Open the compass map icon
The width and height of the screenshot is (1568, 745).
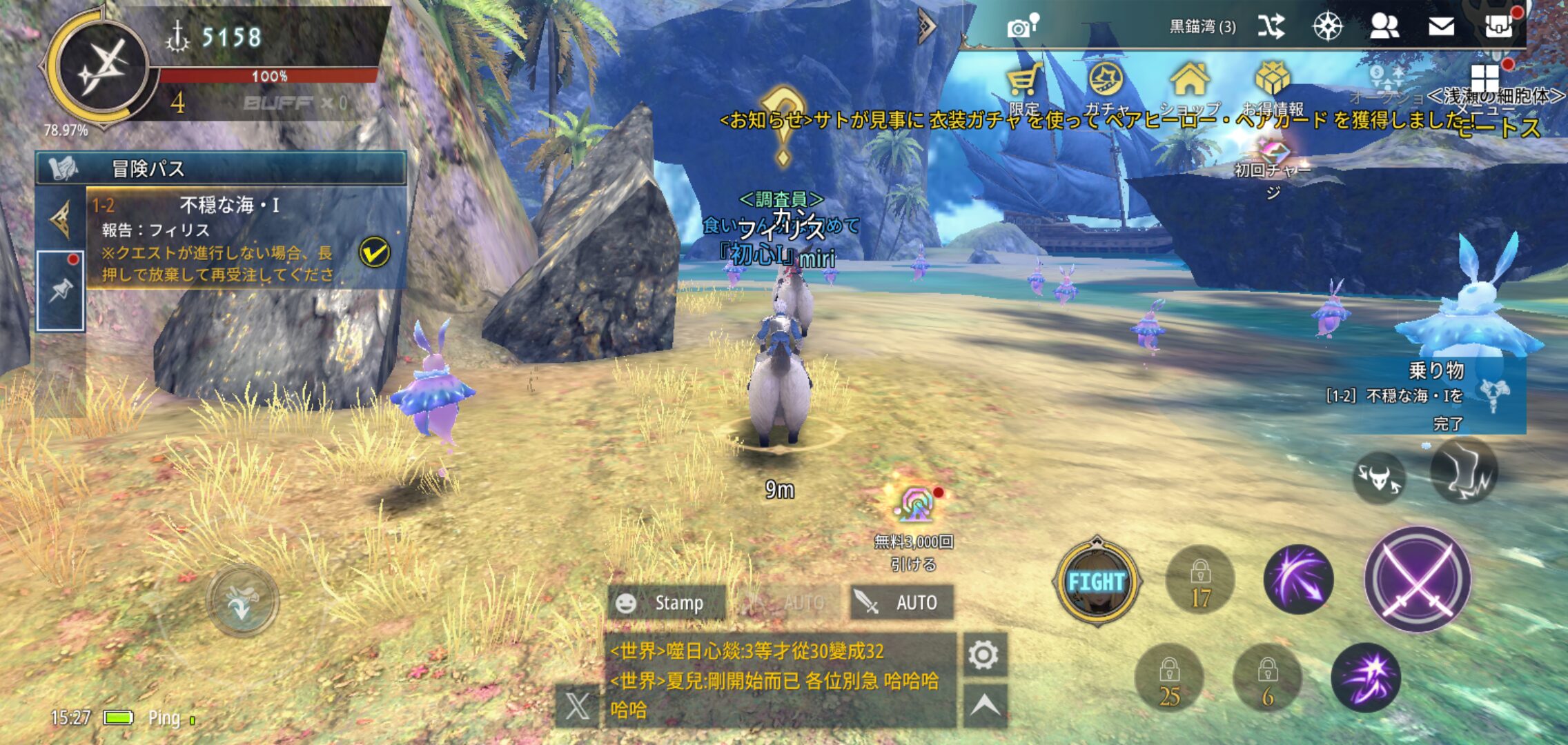[1326, 27]
